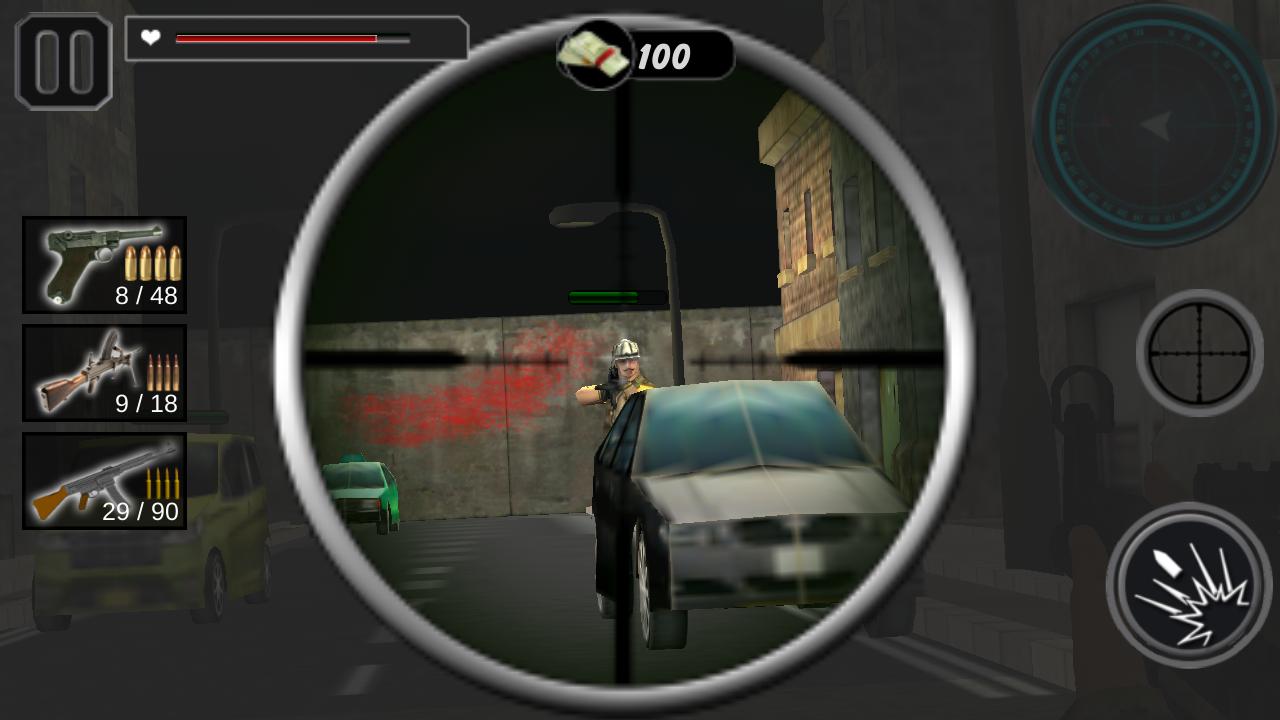Click the heart icon on the health bar

[x=149, y=39]
